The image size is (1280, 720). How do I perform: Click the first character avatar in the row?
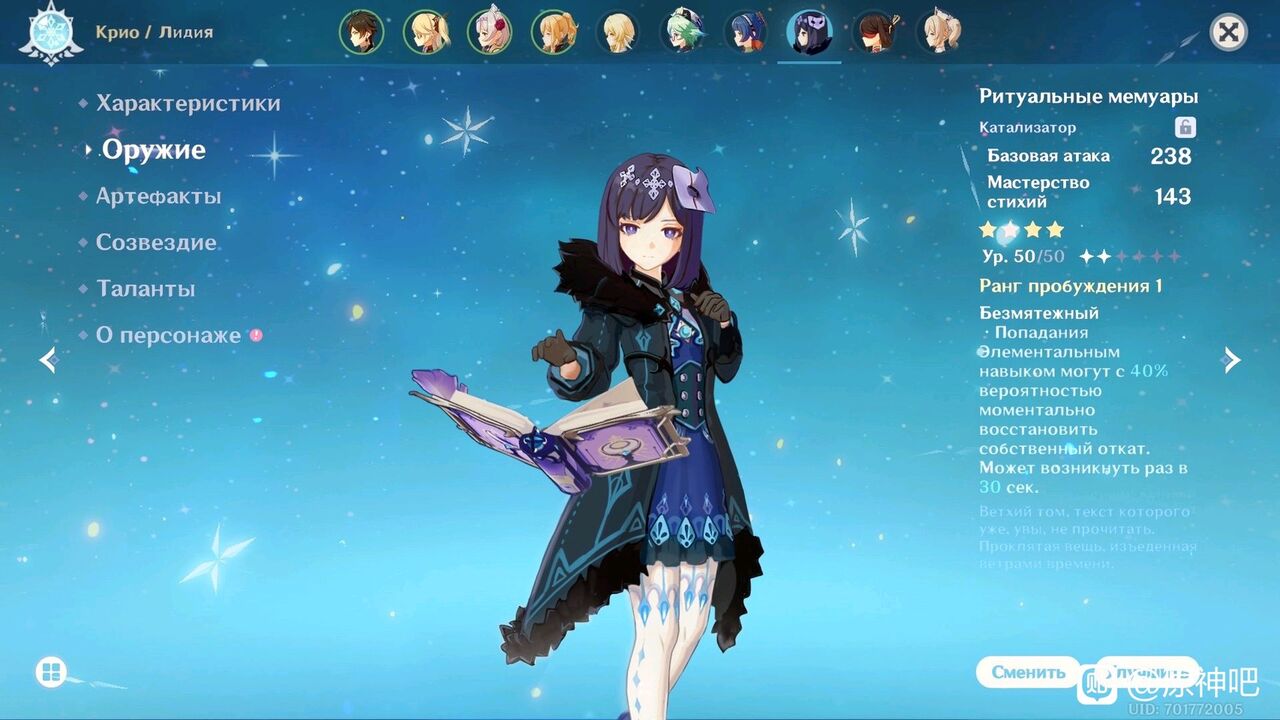[x=361, y=30]
